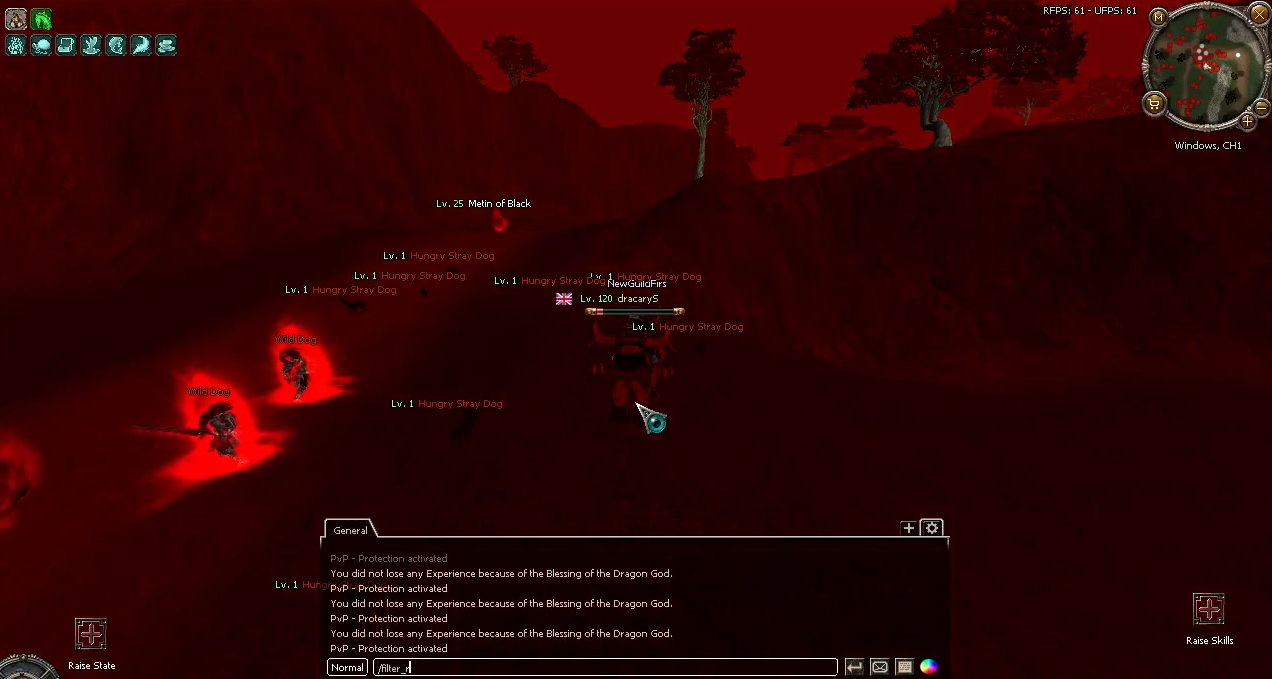The height and width of the screenshot is (679, 1272).
Task: Click the character portrait buff icon
Action: 16,19
